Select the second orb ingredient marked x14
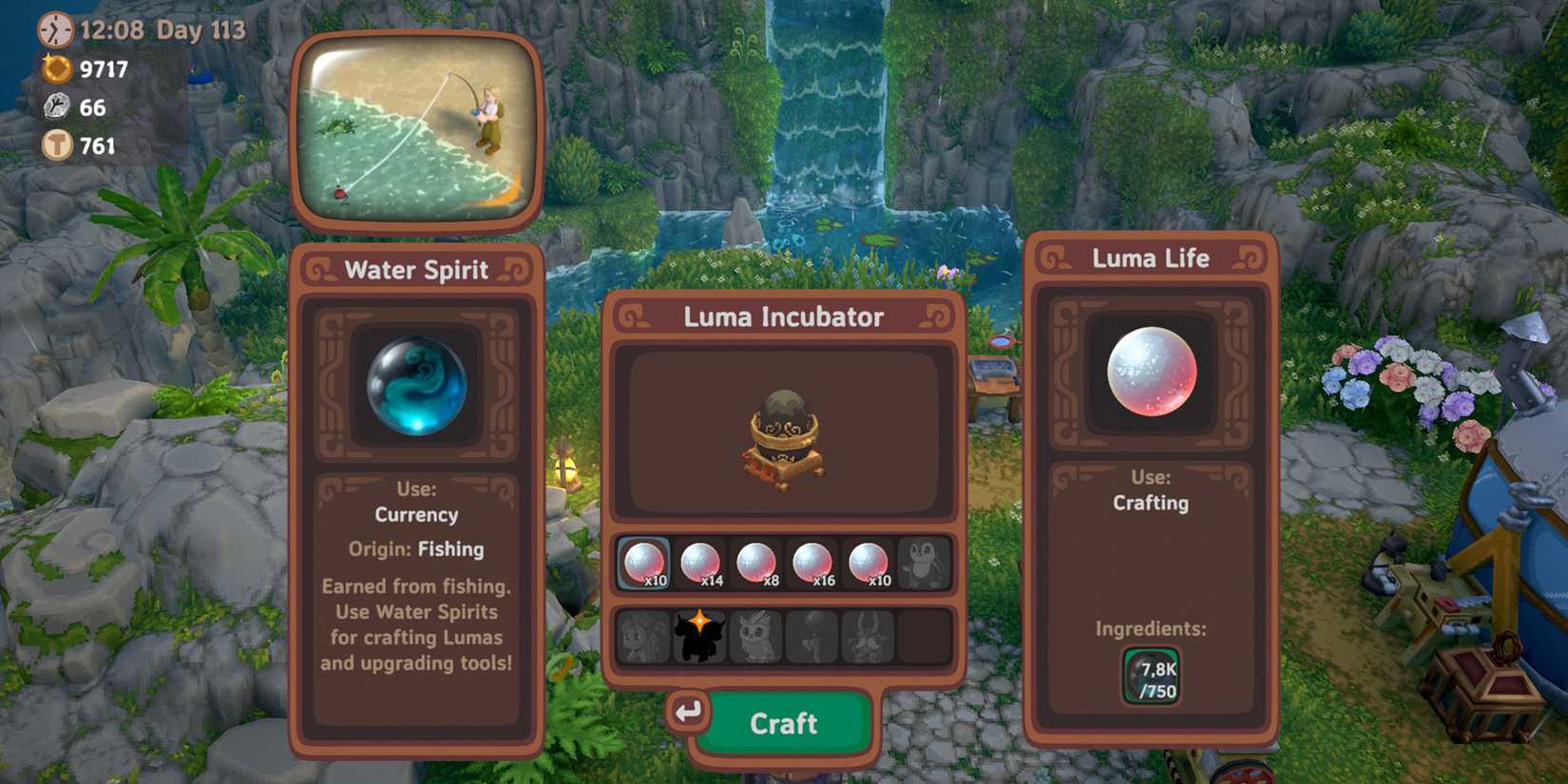This screenshot has width=1568, height=784. click(x=700, y=563)
